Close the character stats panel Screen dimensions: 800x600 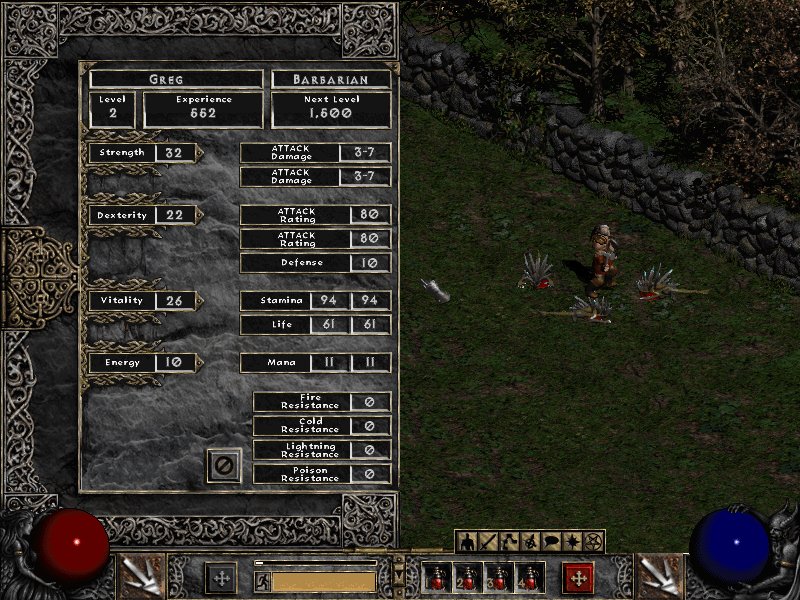(x=224, y=465)
